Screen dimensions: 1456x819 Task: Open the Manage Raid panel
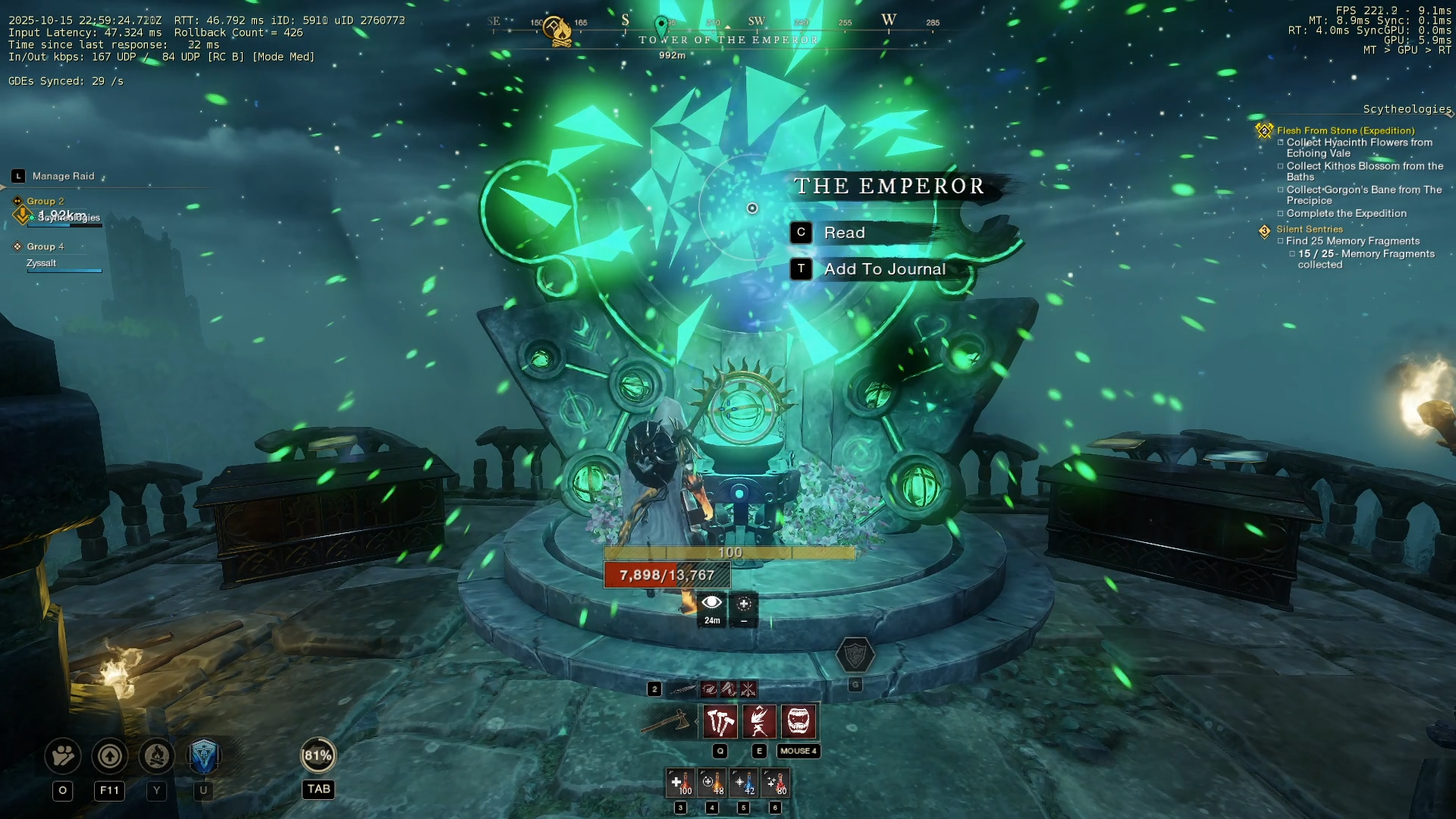pos(62,176)
